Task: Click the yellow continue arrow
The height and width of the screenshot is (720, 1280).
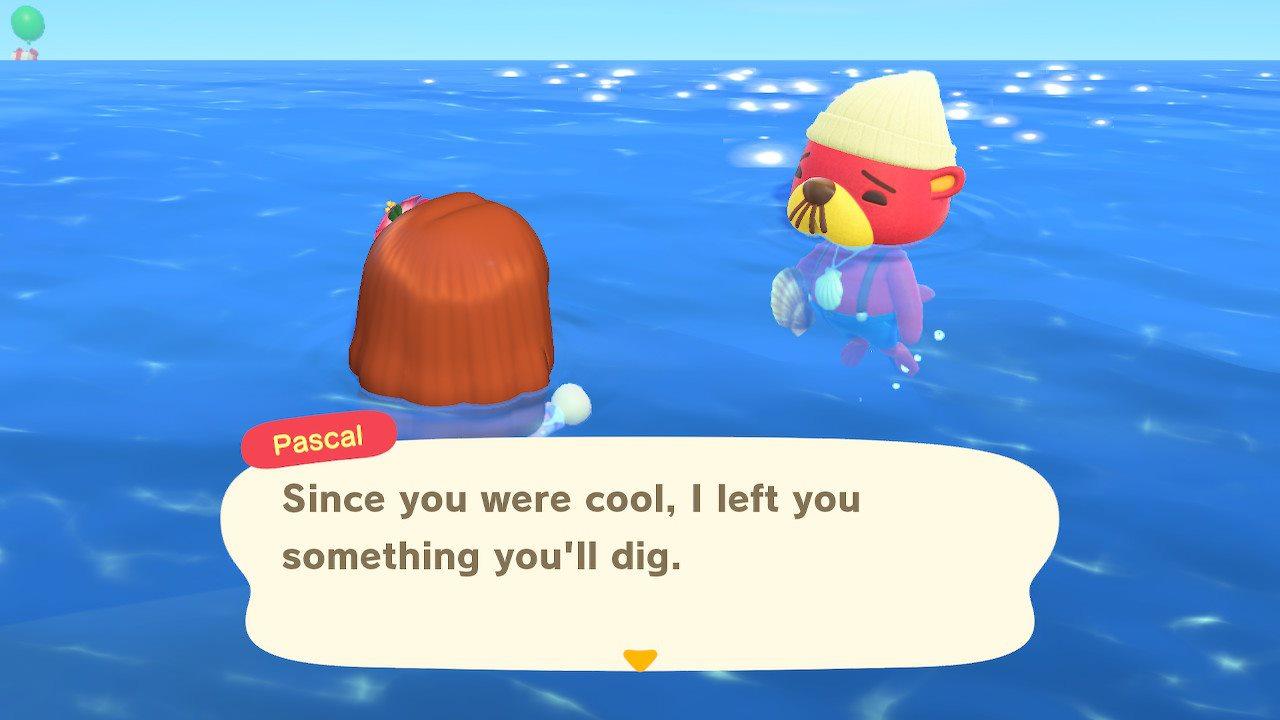Action: coord(640,658)
